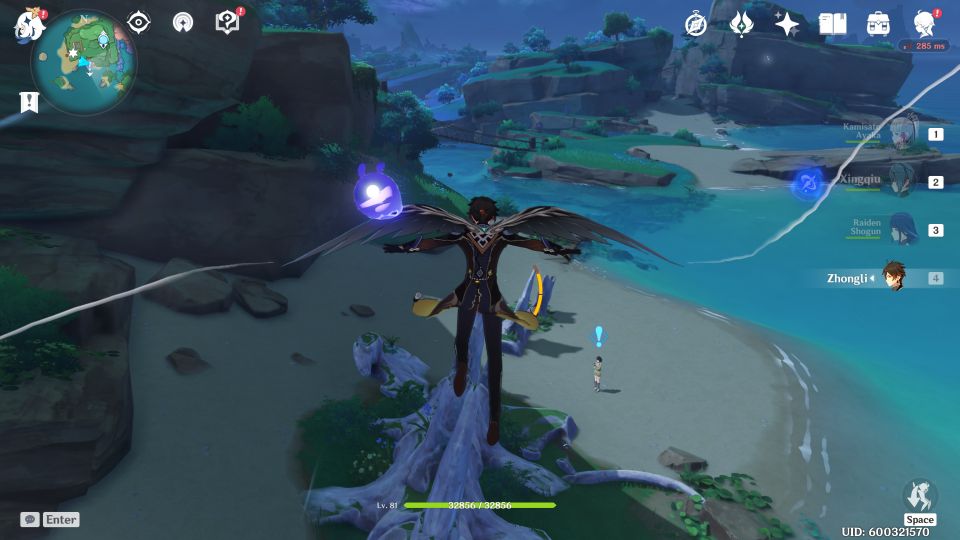
Task: Open the Paimon main menu
Action: pos(28,24)
